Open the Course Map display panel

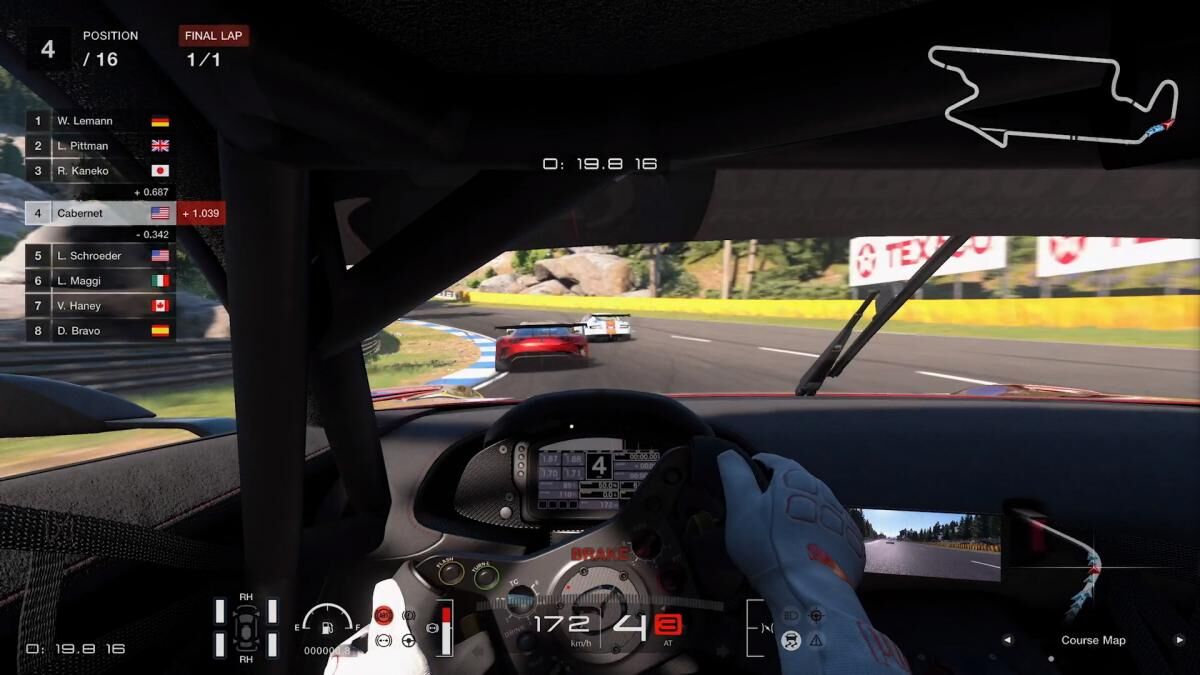point(1093,640)
